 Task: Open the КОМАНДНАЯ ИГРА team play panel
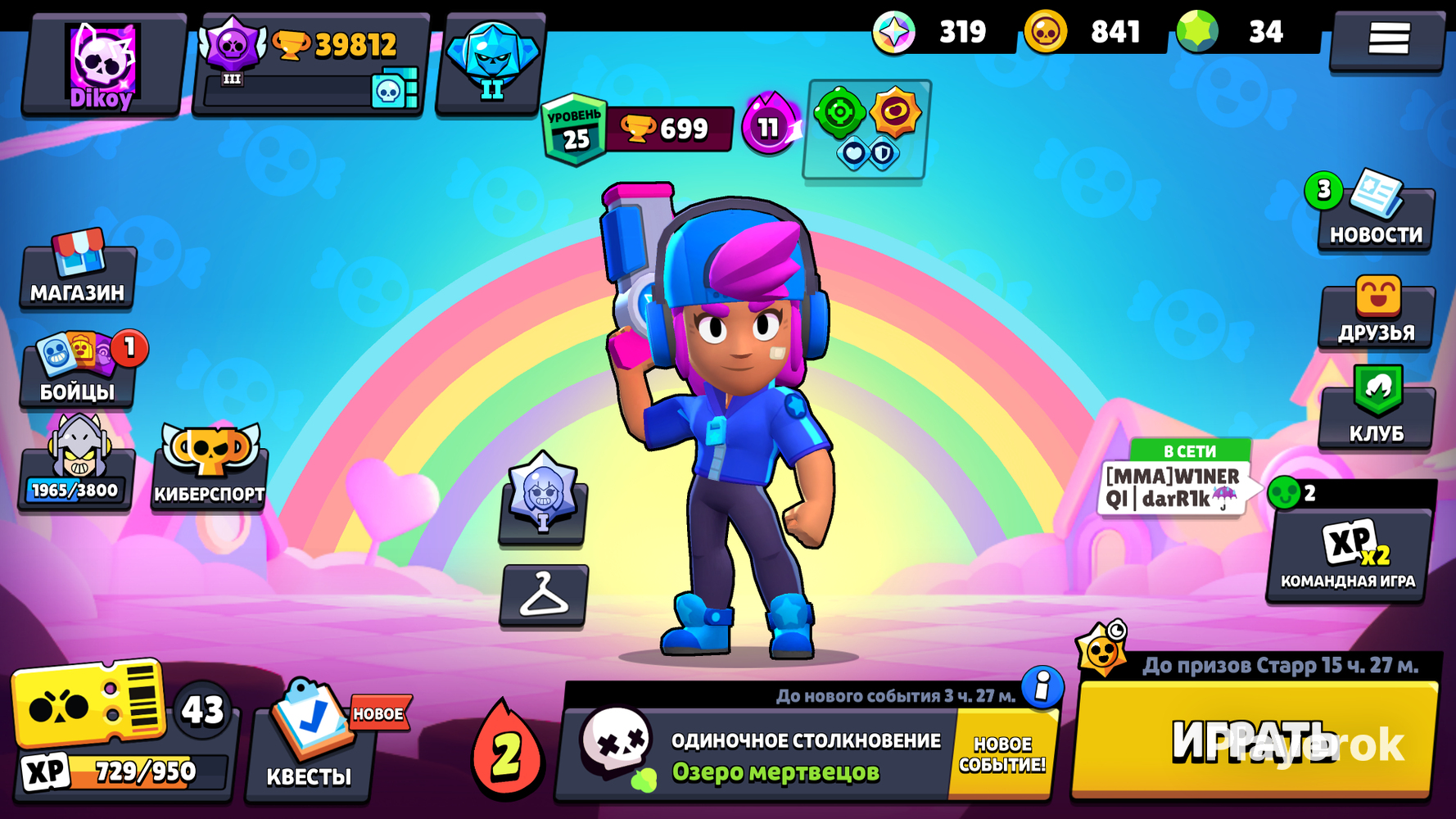coord(1349,553)
